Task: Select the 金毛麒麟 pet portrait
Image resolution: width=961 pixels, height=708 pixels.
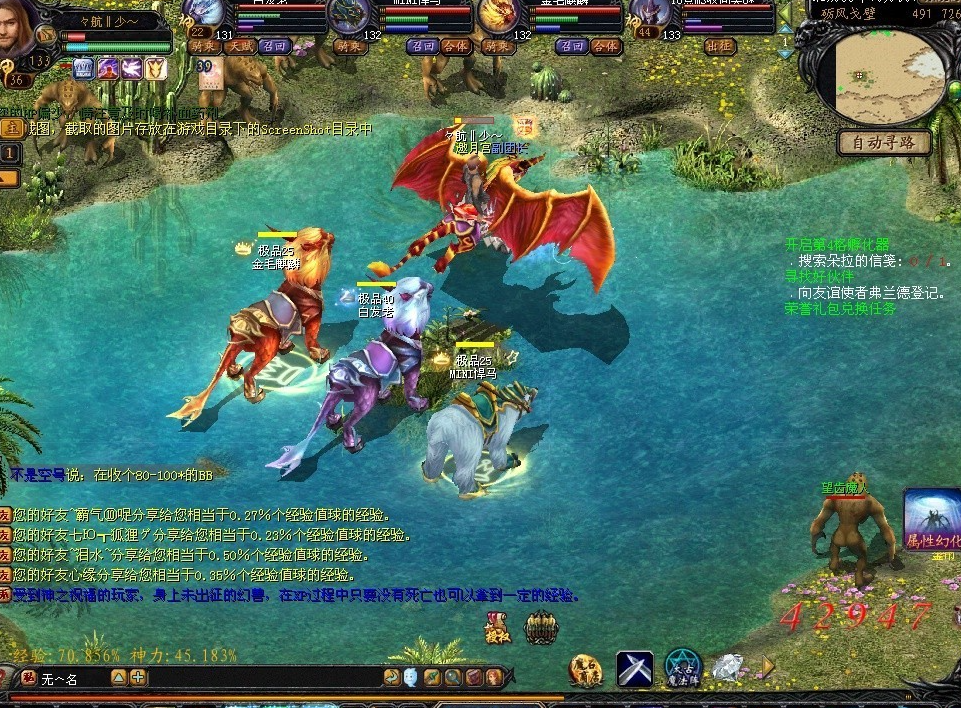Action: pyautogui.click(x=496, y=15)
